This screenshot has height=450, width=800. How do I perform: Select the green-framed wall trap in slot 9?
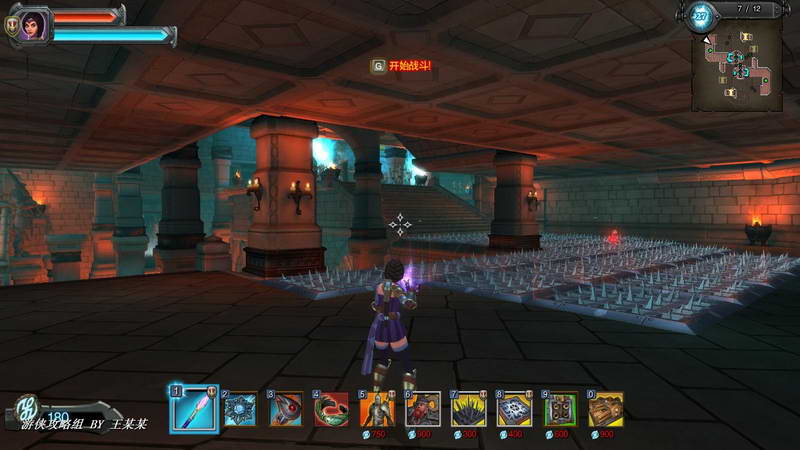(561, 408)
